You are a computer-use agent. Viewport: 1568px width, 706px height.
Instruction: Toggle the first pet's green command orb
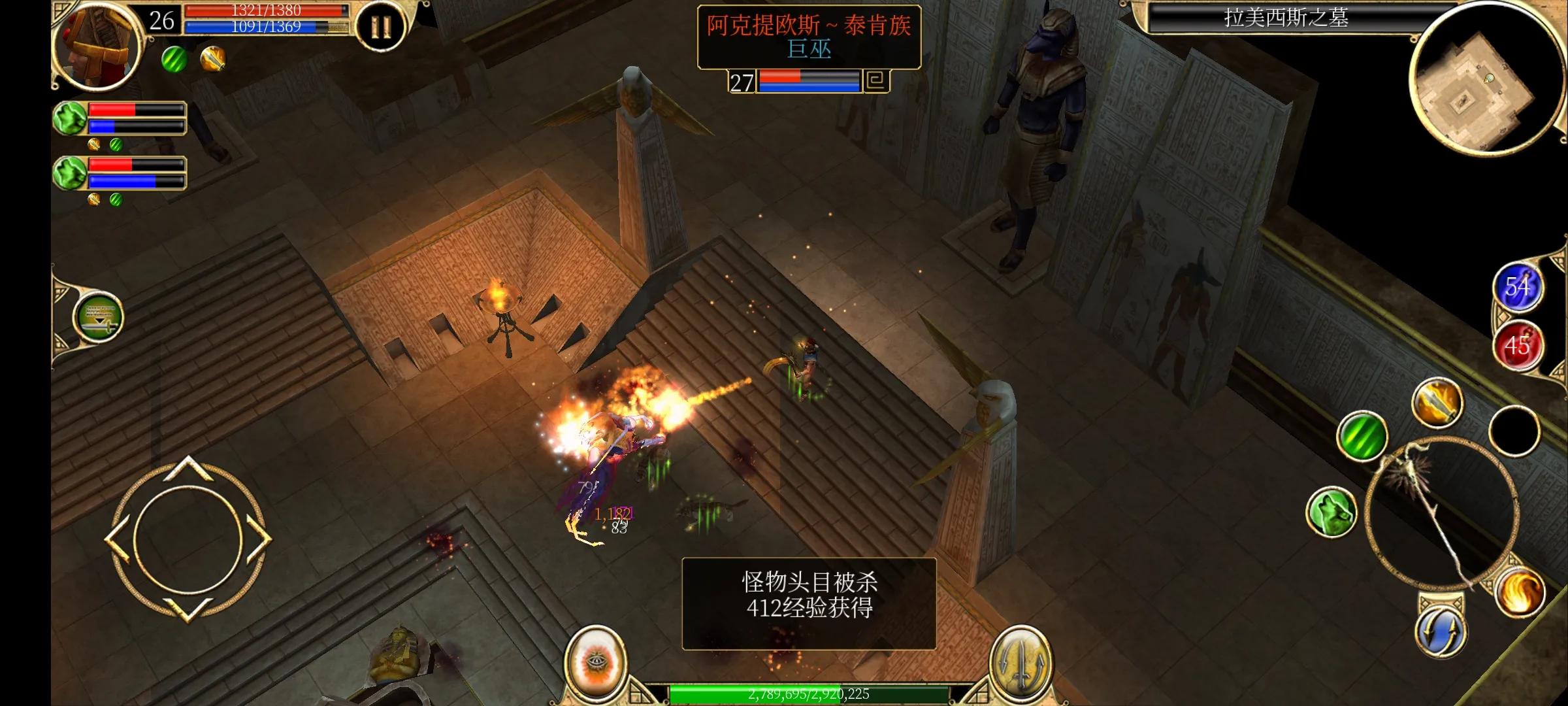coord(116,145)
